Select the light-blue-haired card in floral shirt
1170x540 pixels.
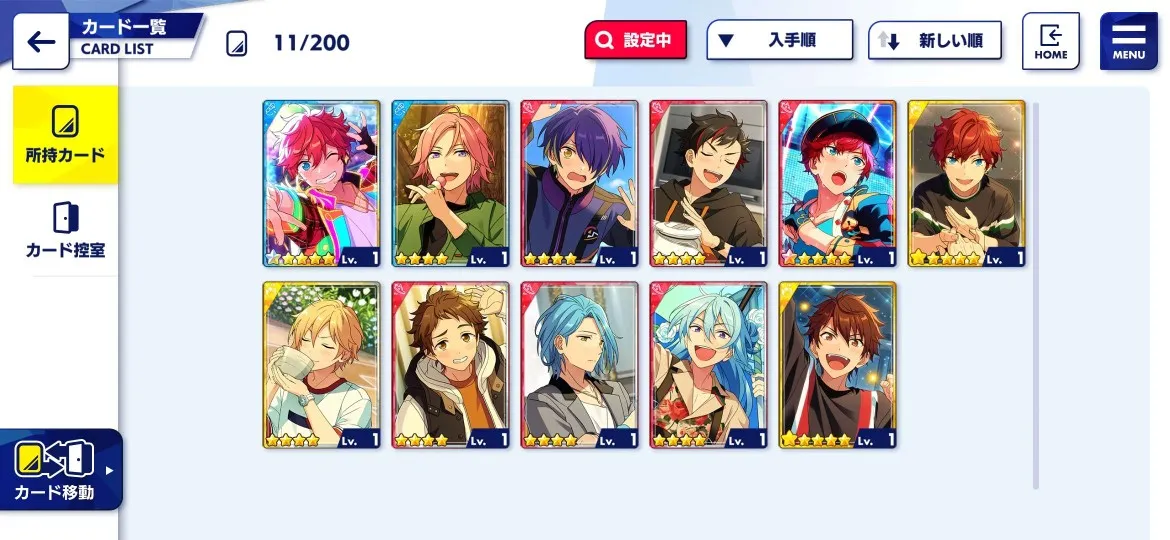708,365
